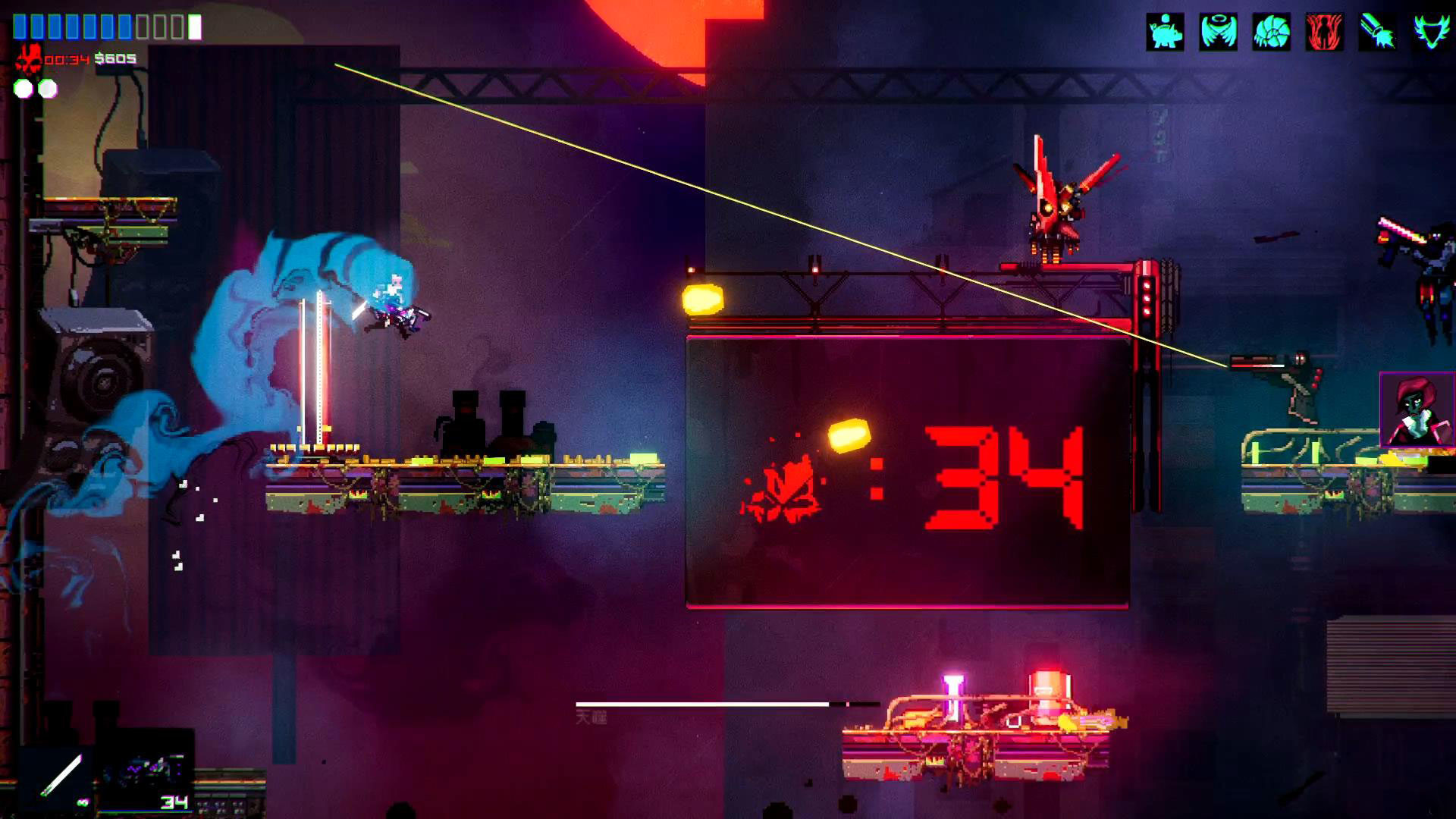The width and height of the screenshot is (1456, 819).
Task: Toggle the left white ability orb
Action: click(23, 88)
